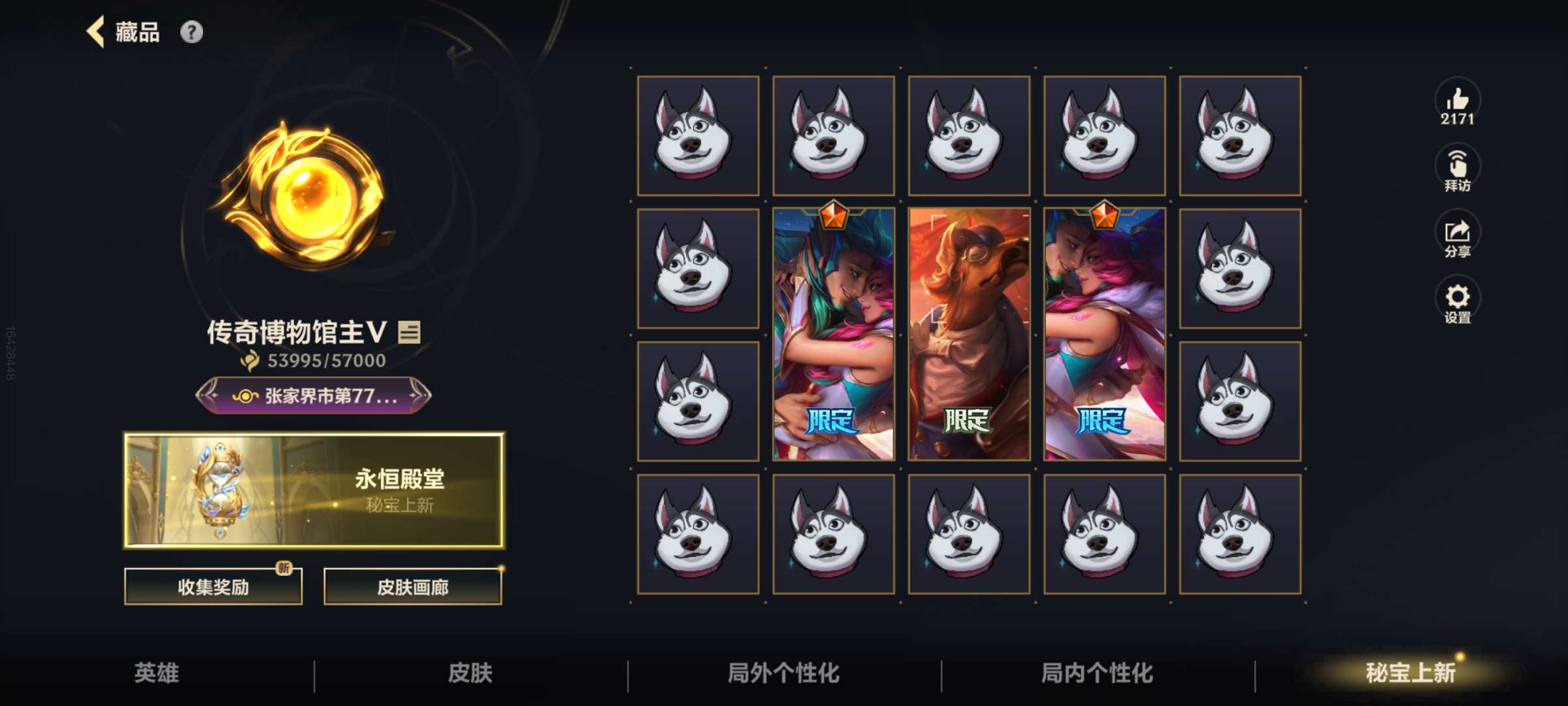This screenshot has height=706, width=1568.
Task: Open the 局内个性化 tab
Action: coord(1098,673)
